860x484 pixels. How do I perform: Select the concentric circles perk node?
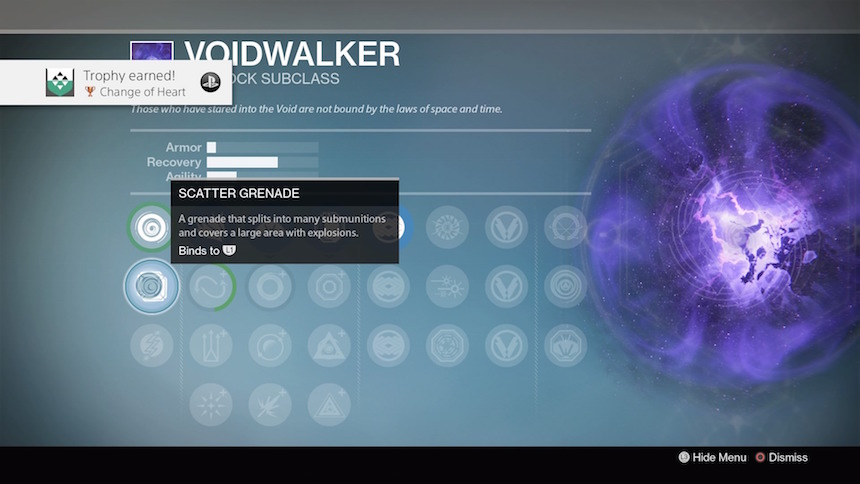tap(566, 287)
